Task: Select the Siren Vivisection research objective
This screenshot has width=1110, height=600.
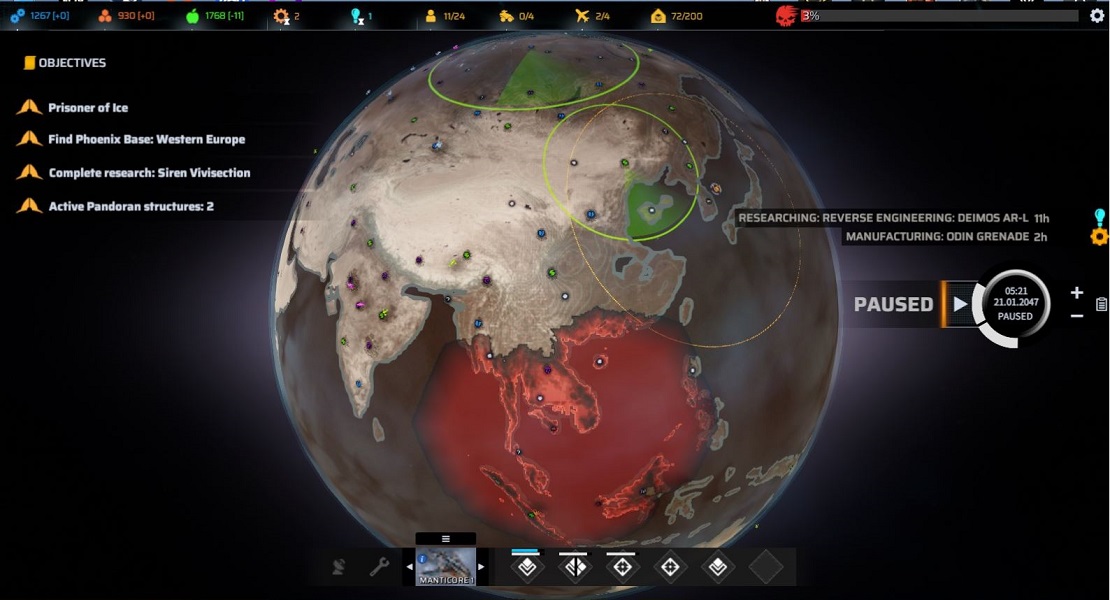Action: click(x=149, y=173)
